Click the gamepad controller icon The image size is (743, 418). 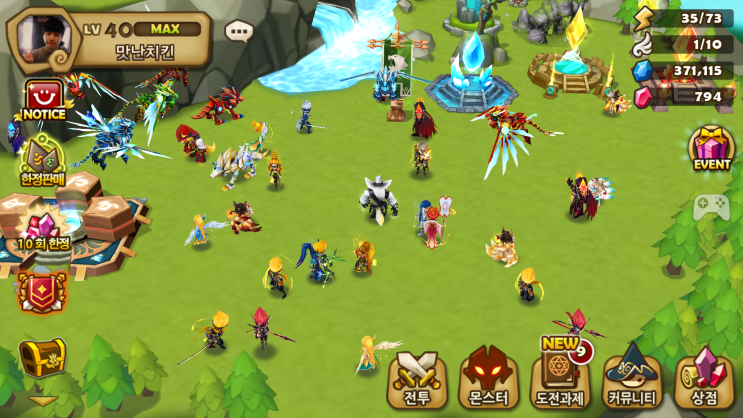tap(711, 206)
